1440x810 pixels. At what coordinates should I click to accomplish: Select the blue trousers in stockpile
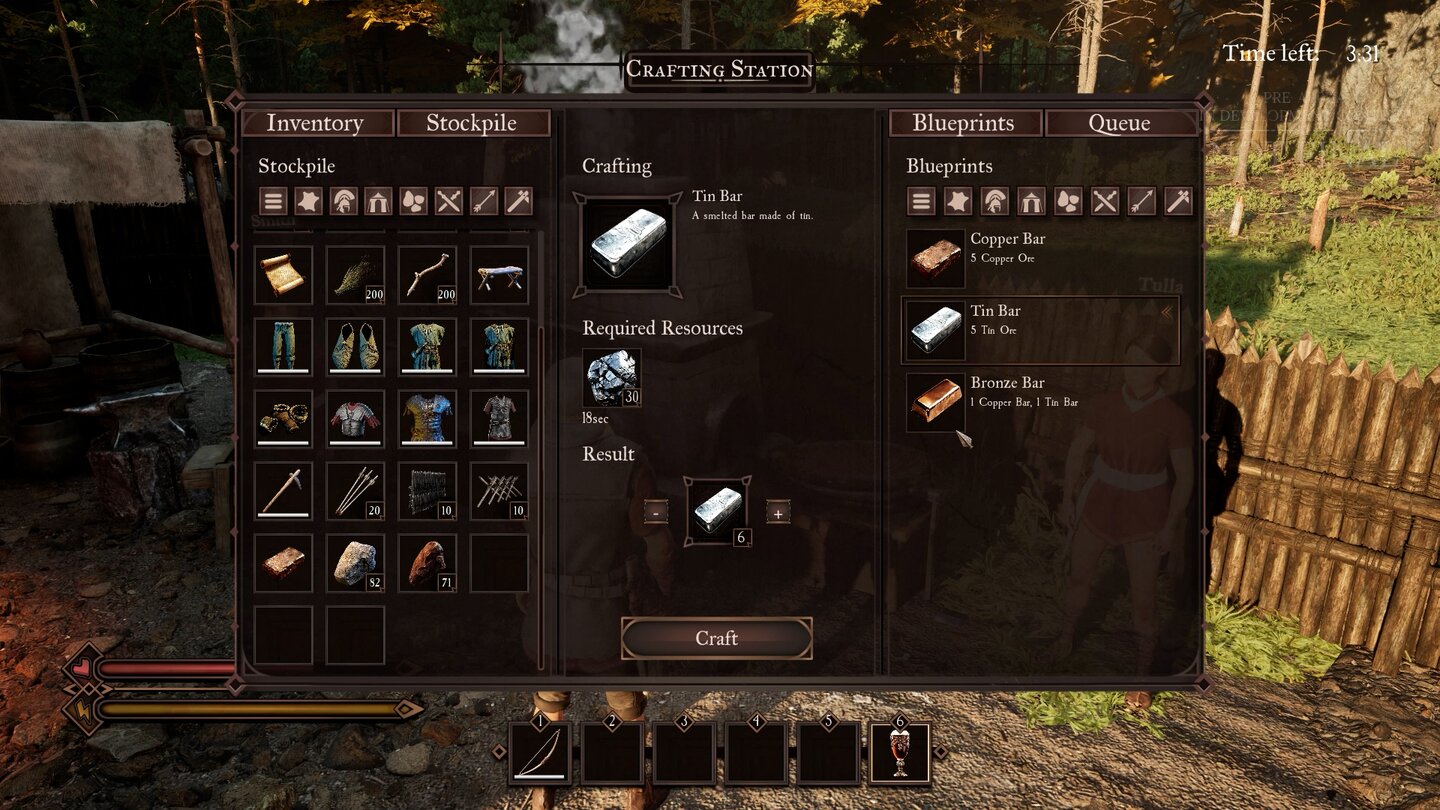pyautogui.click(x=283, y=346)
